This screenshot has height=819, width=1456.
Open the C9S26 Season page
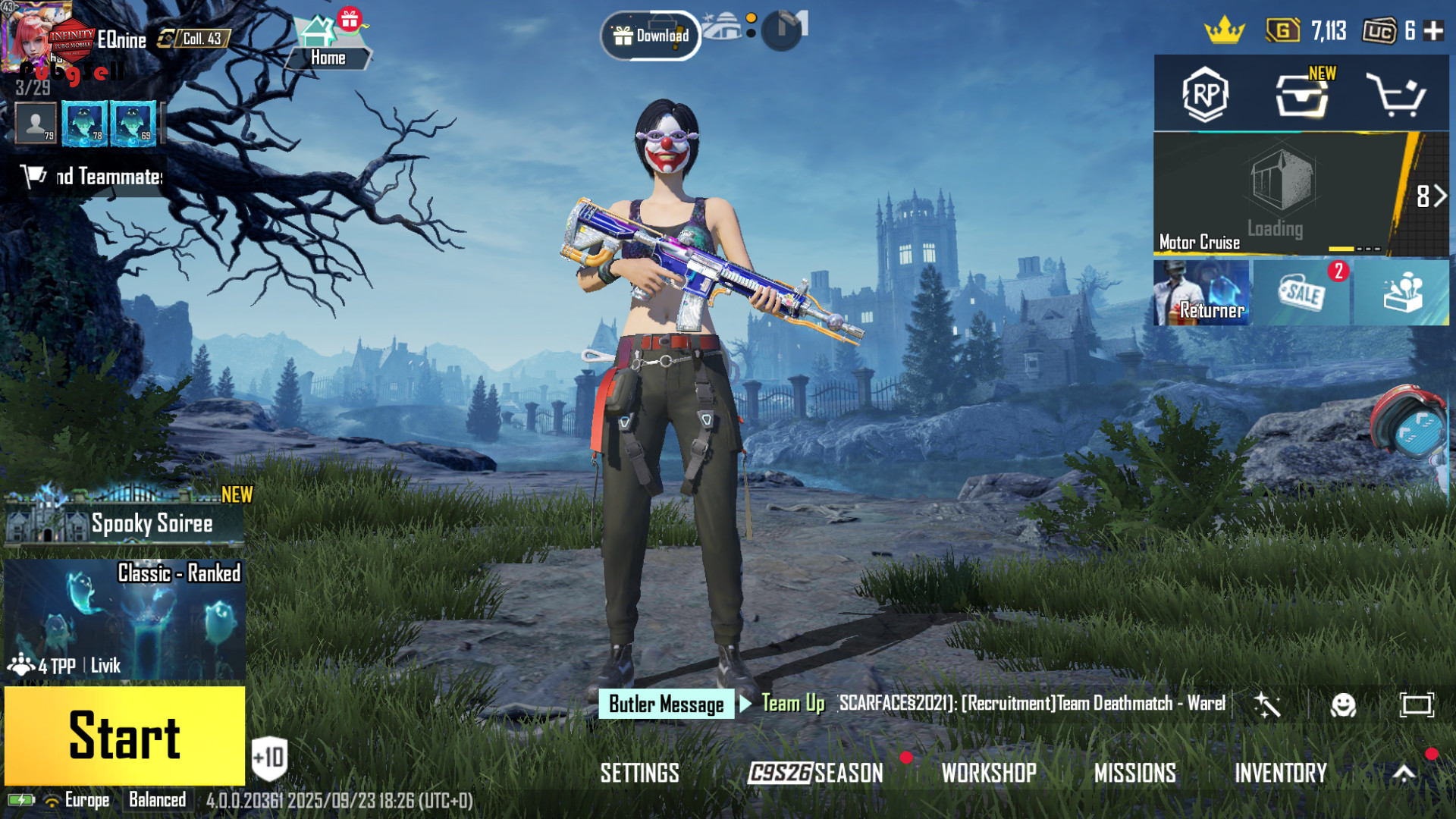tap(815, 773)
